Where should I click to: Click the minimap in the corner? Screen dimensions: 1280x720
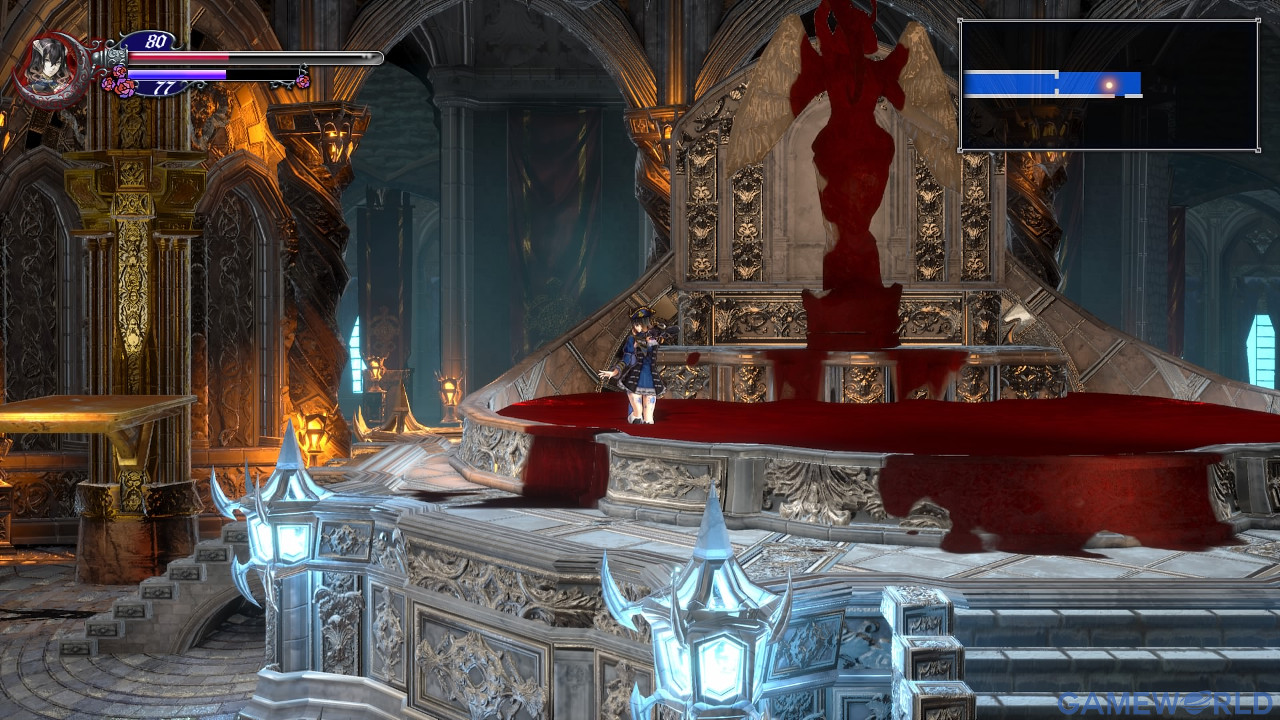[1108, 85]
